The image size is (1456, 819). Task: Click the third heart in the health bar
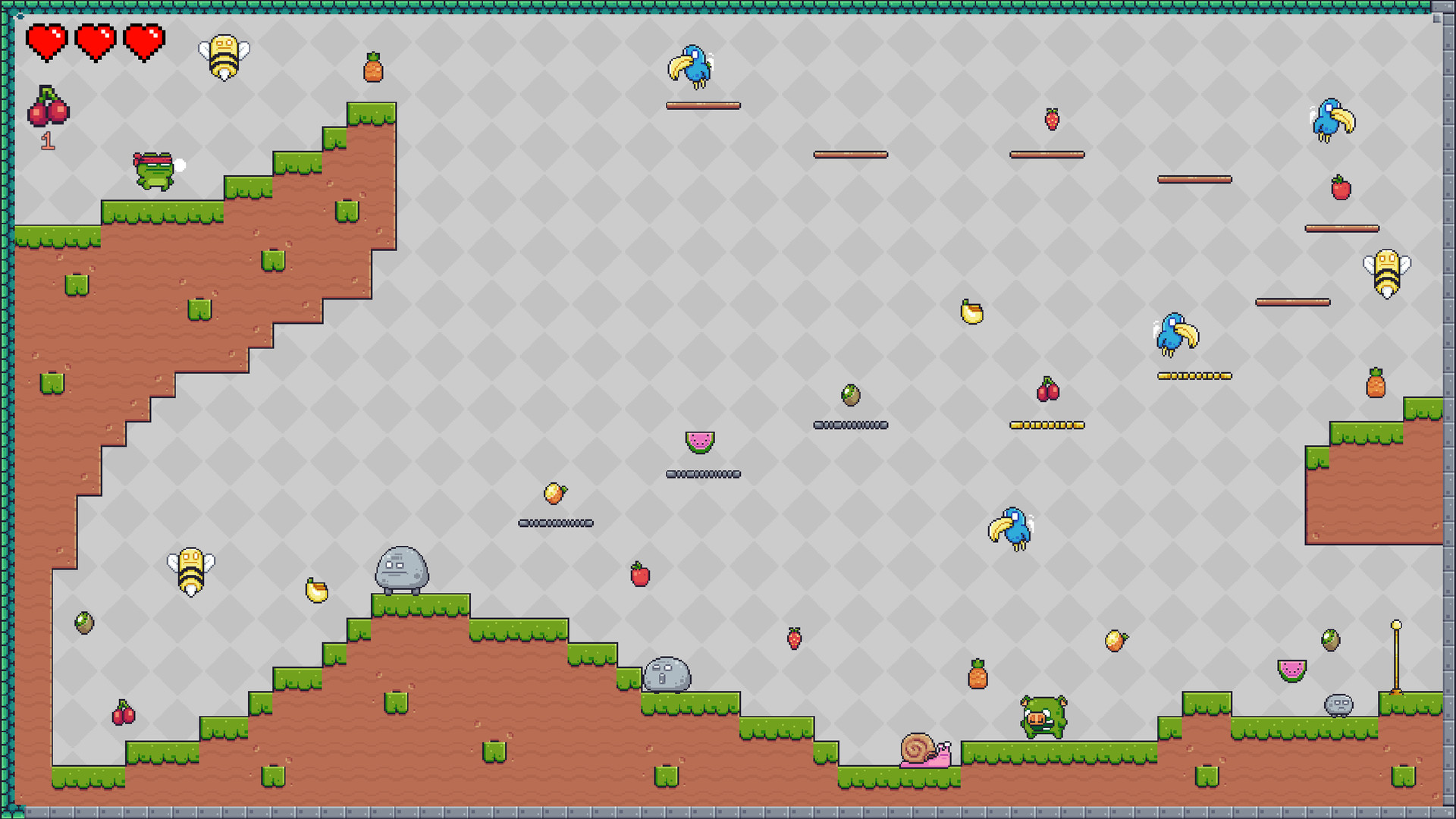(144, 43)
